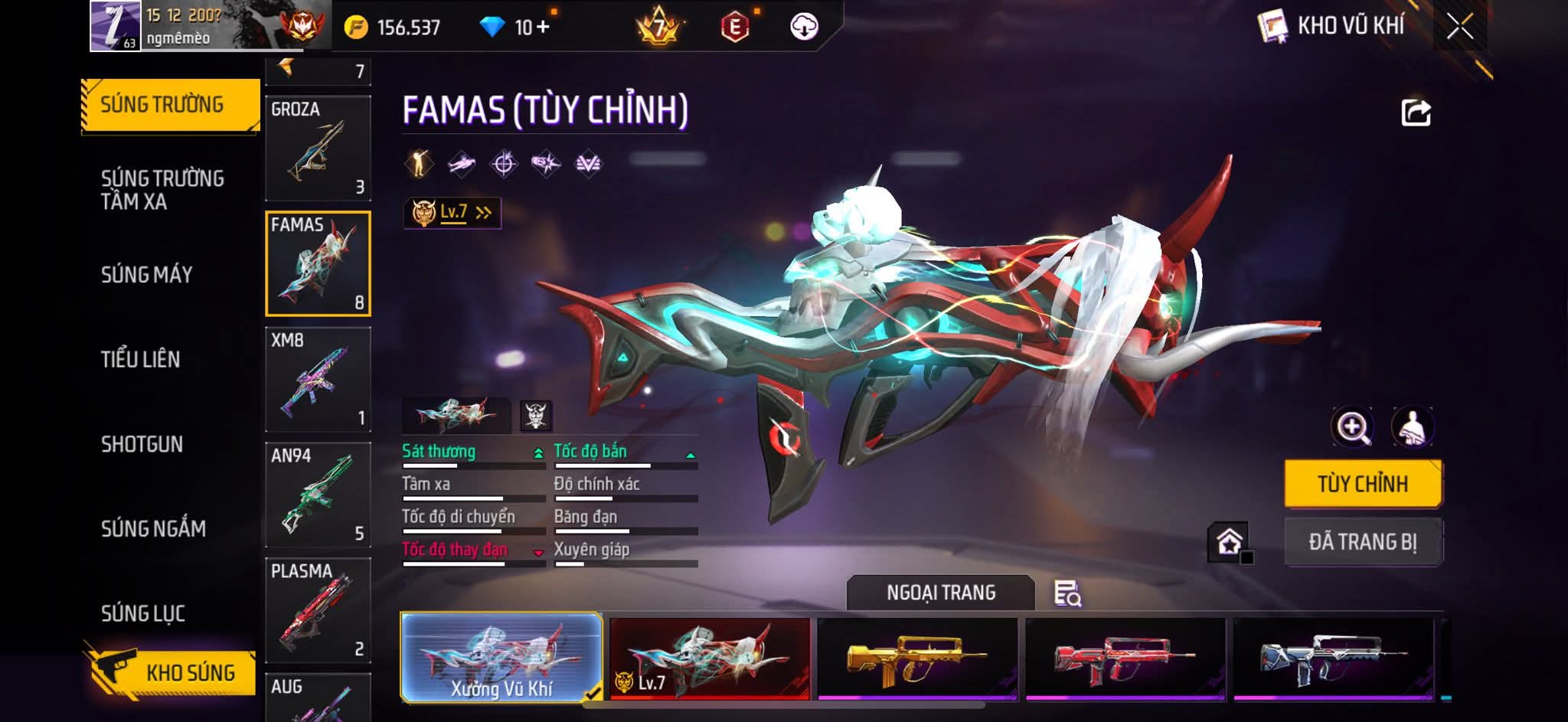
Task: Pick the PLASMA weapon tile
Action: (x=318, y=610)
